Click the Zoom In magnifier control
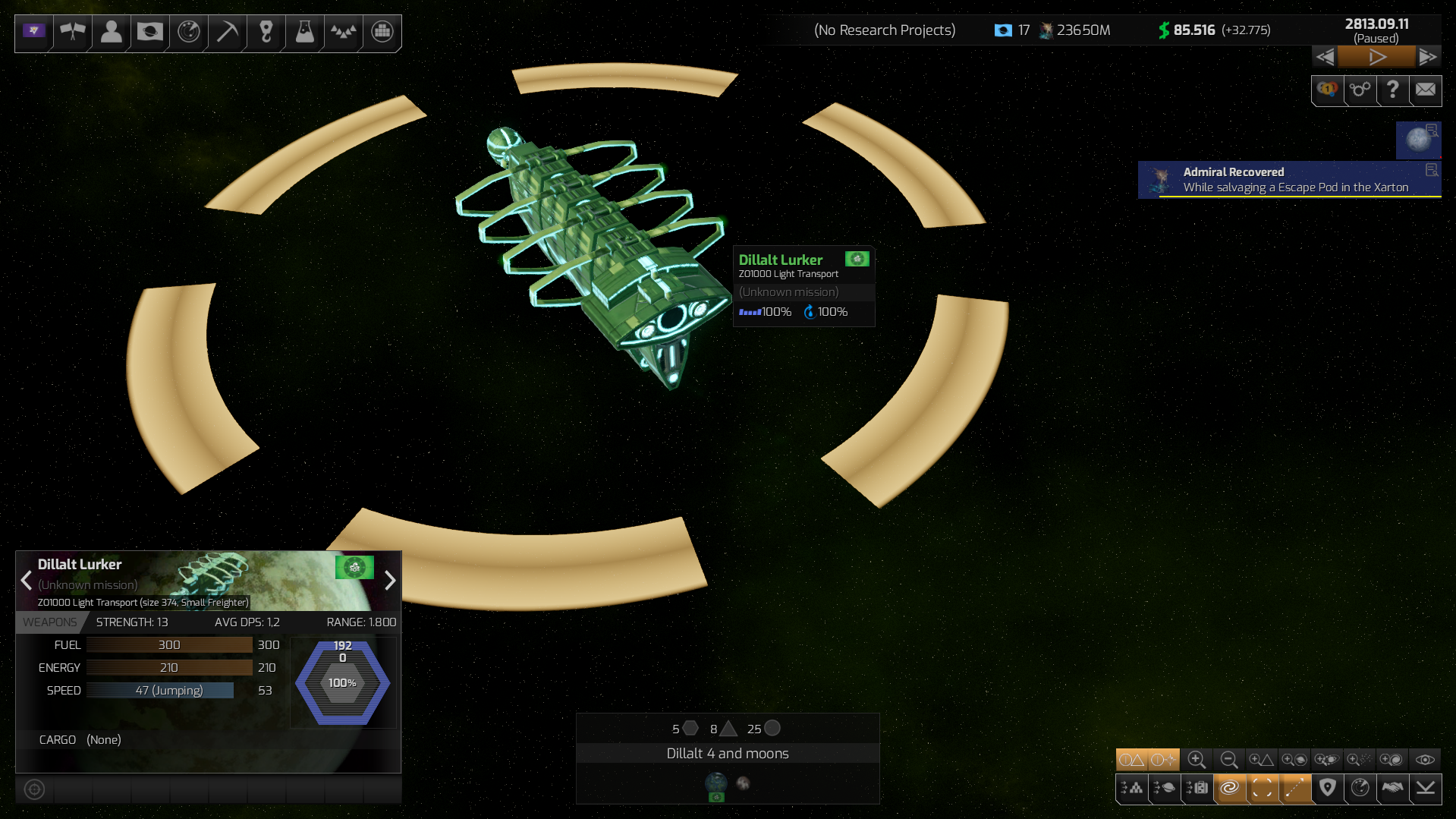 click(1197, 760)
